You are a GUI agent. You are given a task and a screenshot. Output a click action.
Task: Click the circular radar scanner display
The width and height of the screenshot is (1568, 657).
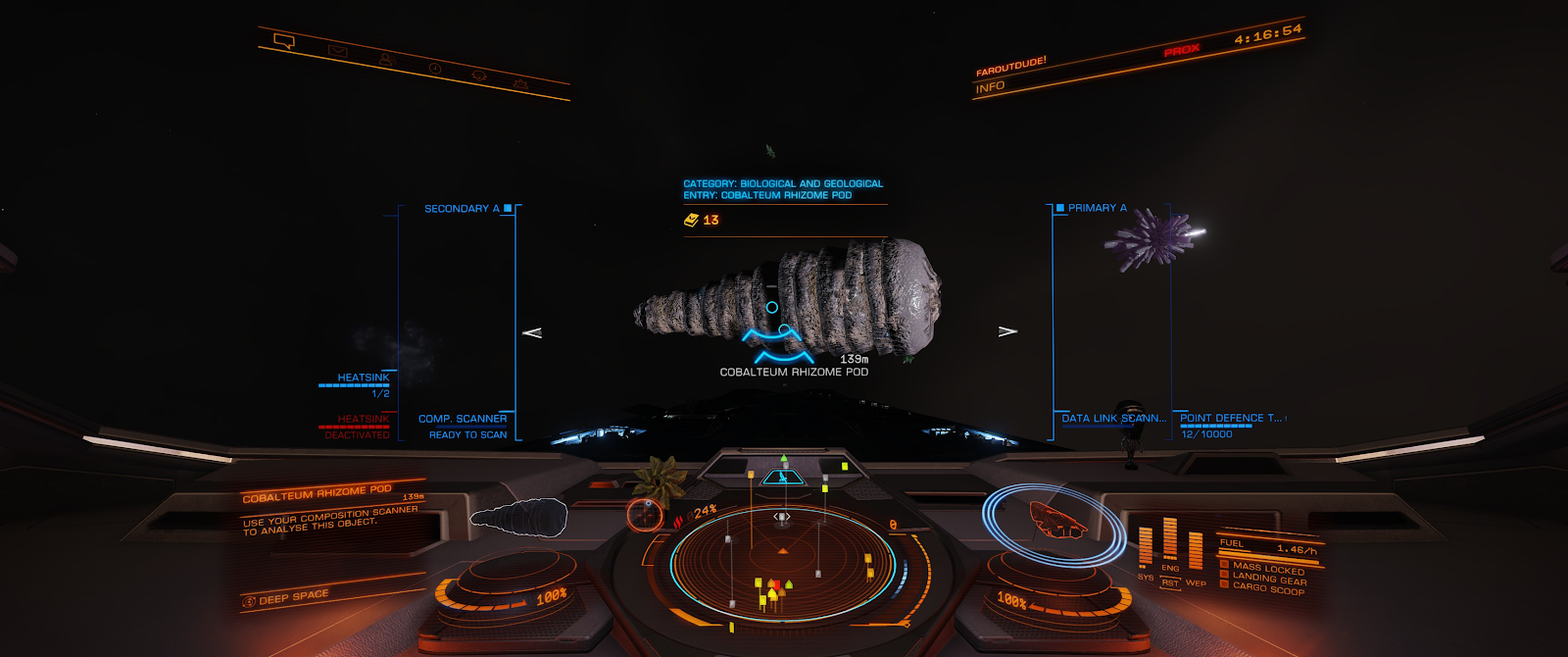click(x=782, y=562)
